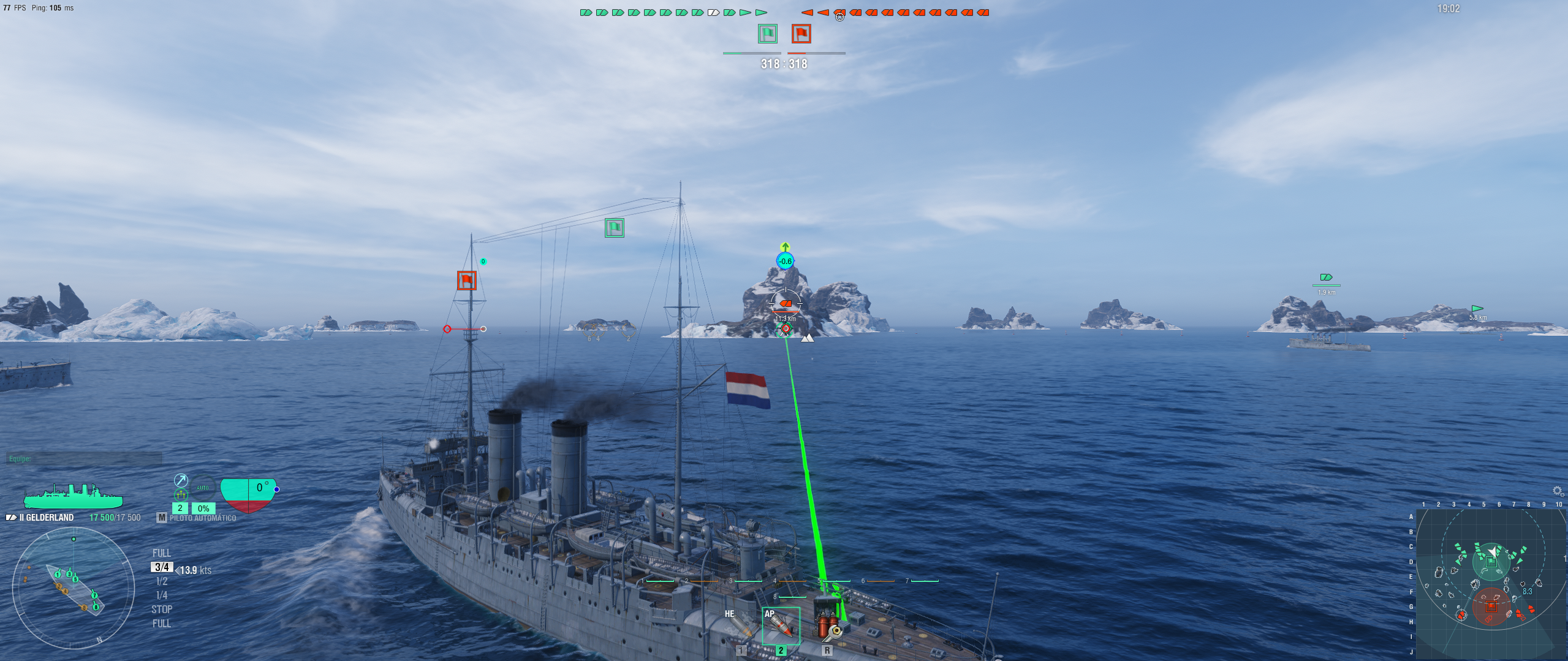
Task: Click the green allied base flag at top
Action: point(767,34)
